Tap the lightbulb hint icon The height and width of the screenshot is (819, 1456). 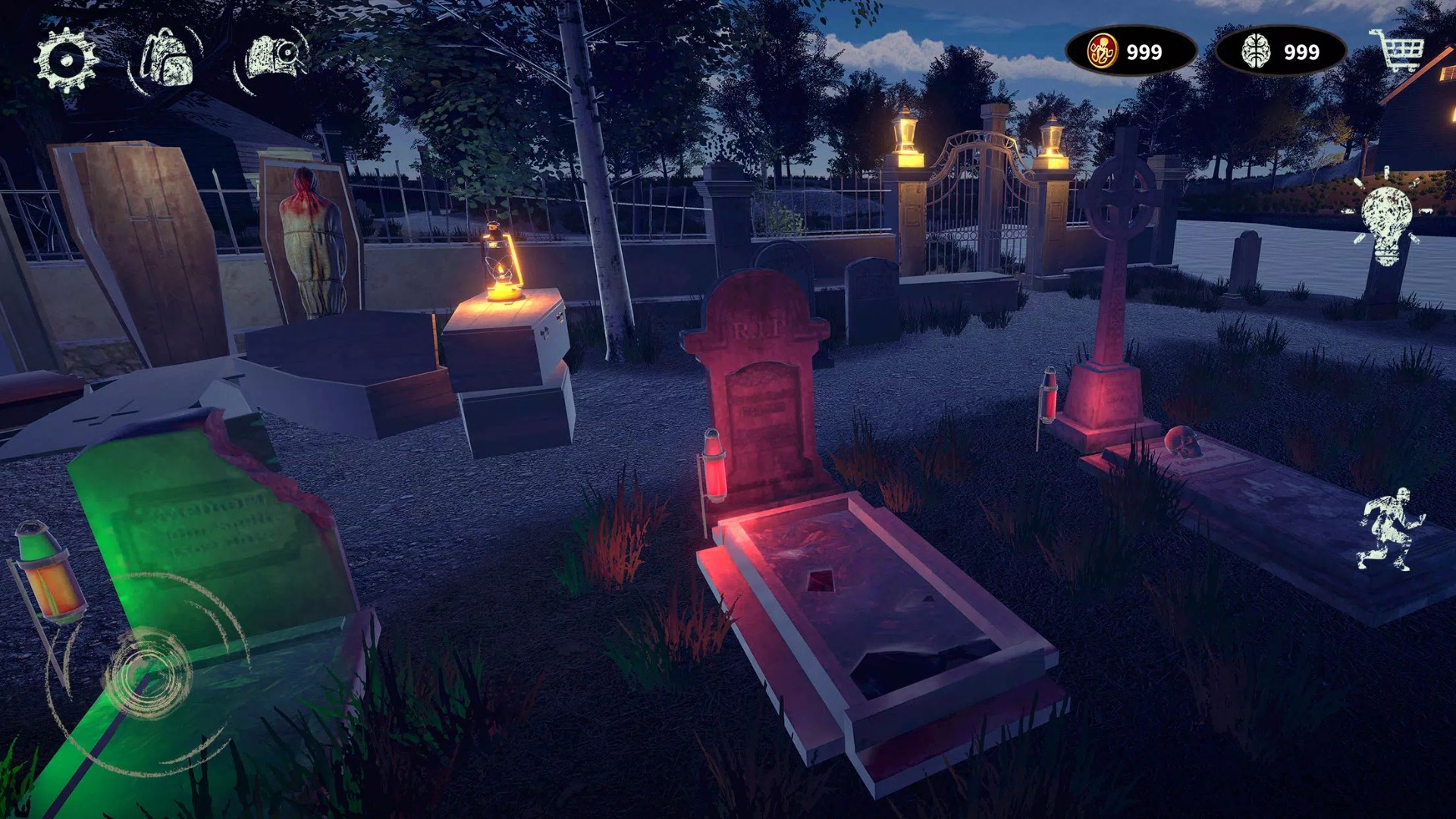[1386, 222]
